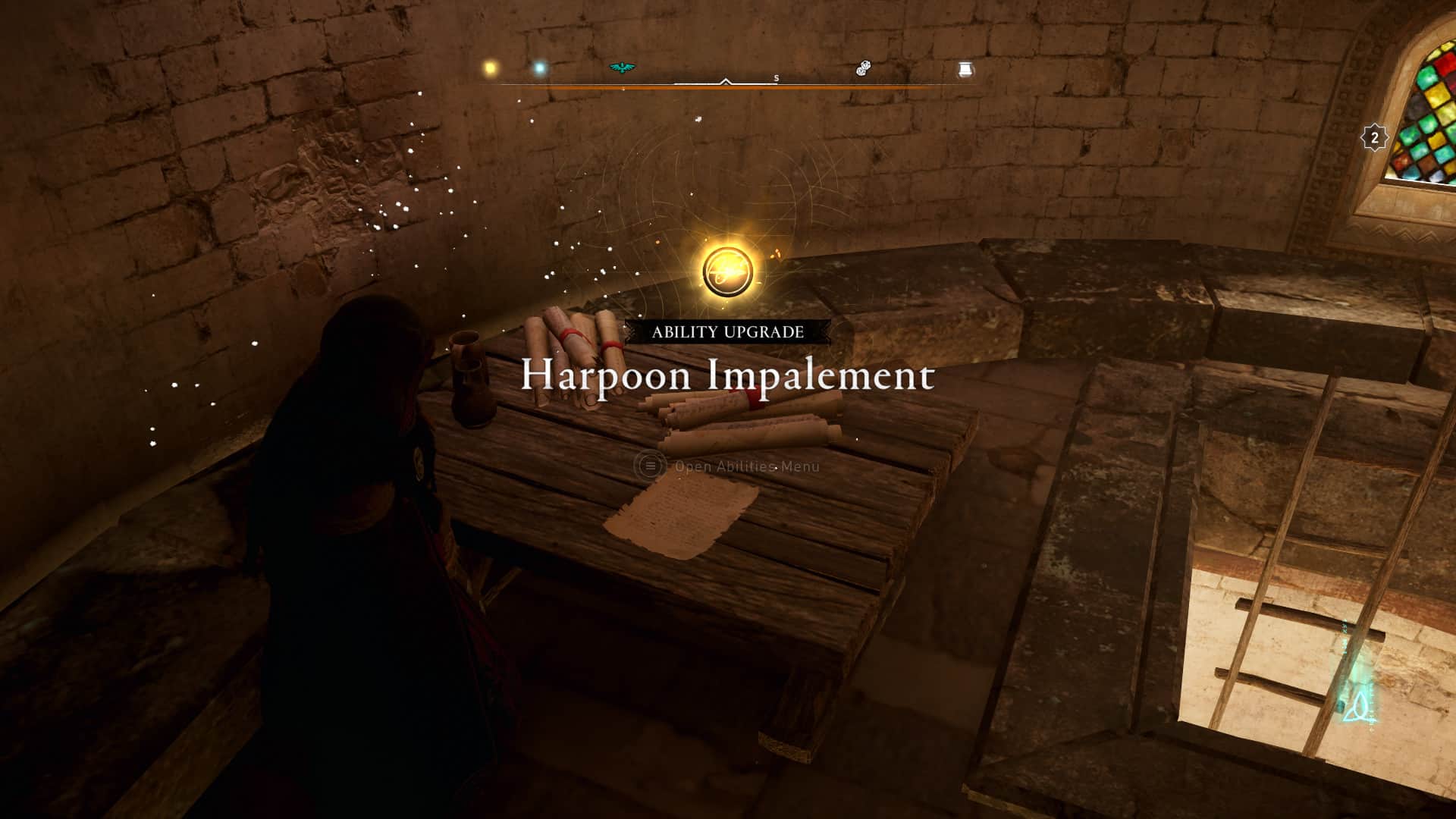Click the Open Abilities Menu prompt text
The height and width of the screenshot is (819, 1456).
(x=746, y=467)
